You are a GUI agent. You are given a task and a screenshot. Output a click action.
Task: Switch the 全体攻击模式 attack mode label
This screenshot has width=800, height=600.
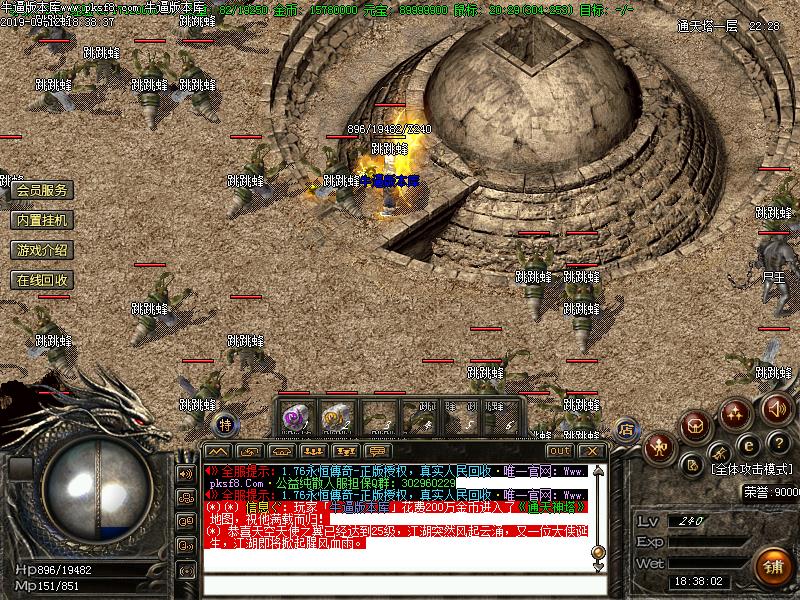coord(751,469)
